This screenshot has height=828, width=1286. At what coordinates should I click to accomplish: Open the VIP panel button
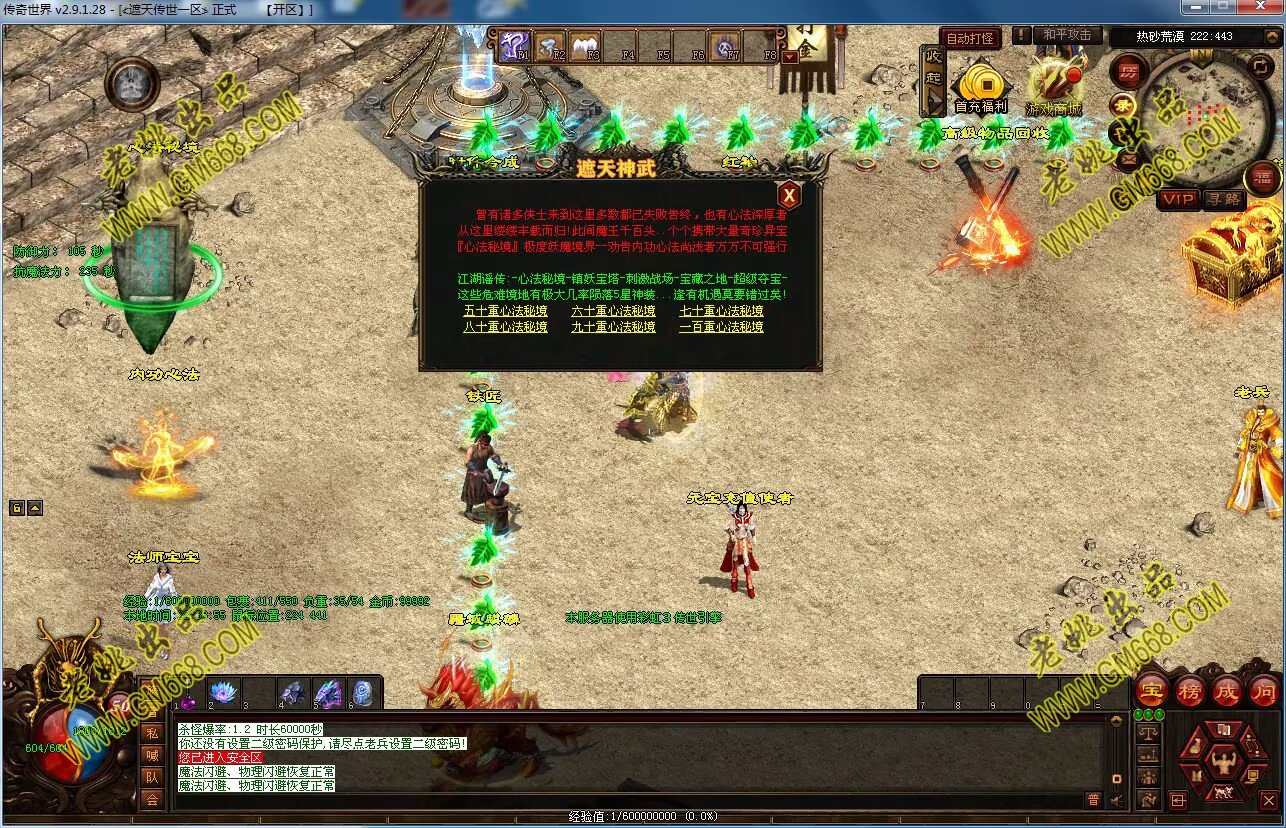click(1178, 200)
